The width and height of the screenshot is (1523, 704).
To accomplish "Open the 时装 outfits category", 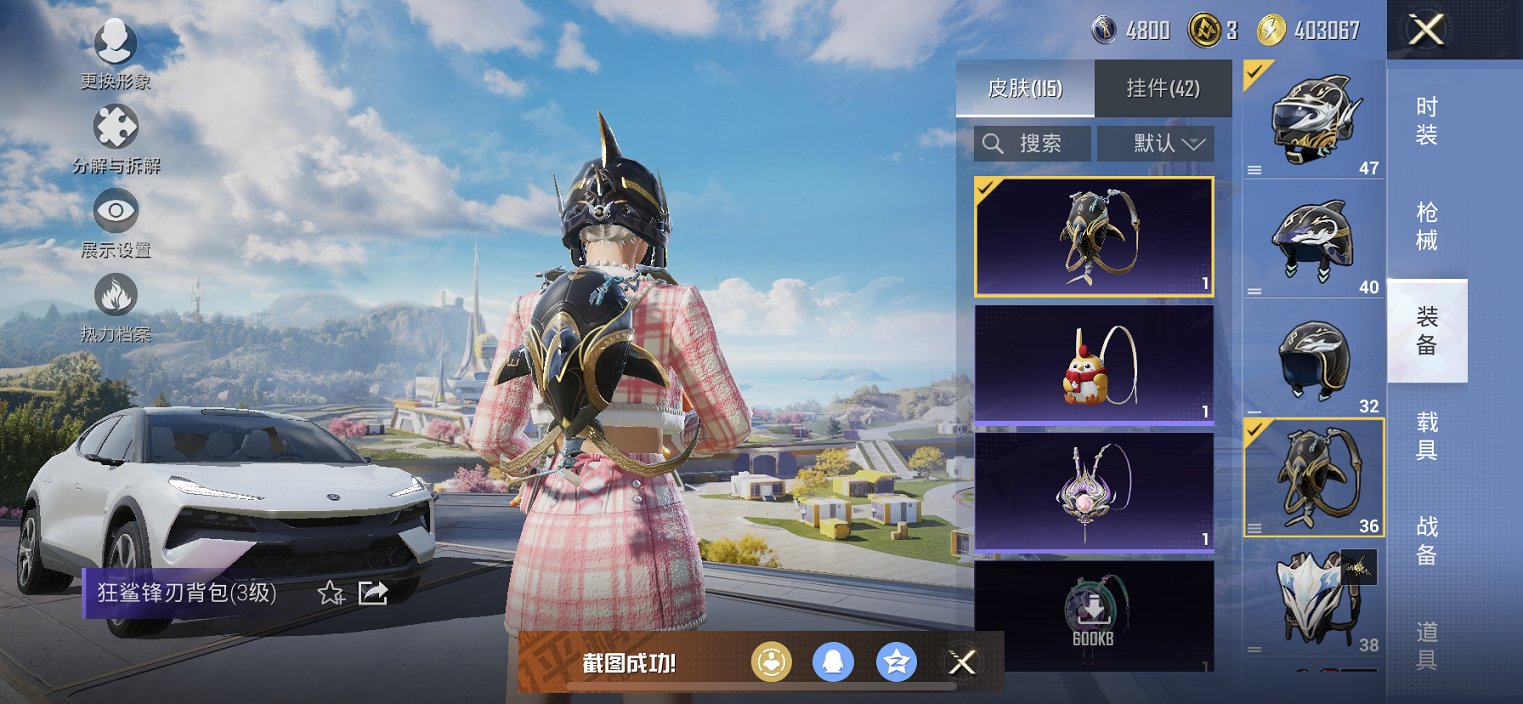I will click(1427, 122).
